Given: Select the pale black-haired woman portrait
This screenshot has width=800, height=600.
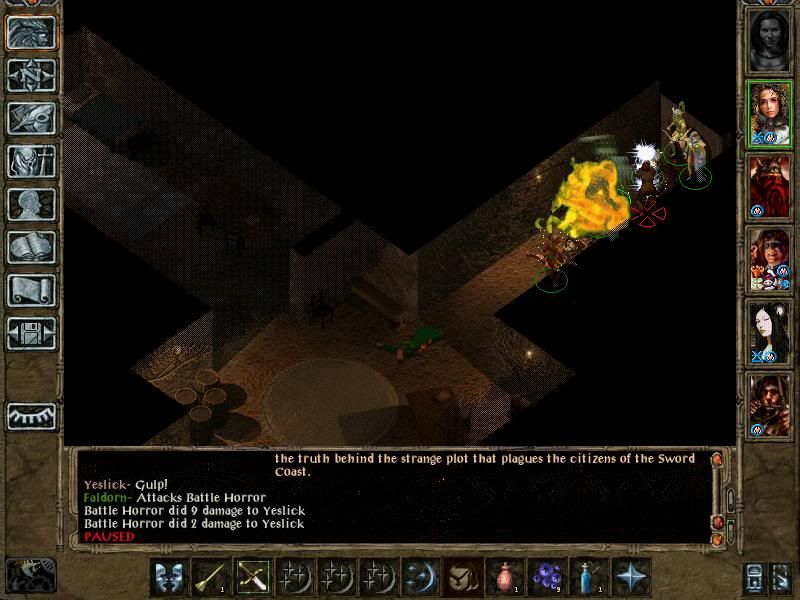Looking at the screenshot, I should [x=771, y=332].
